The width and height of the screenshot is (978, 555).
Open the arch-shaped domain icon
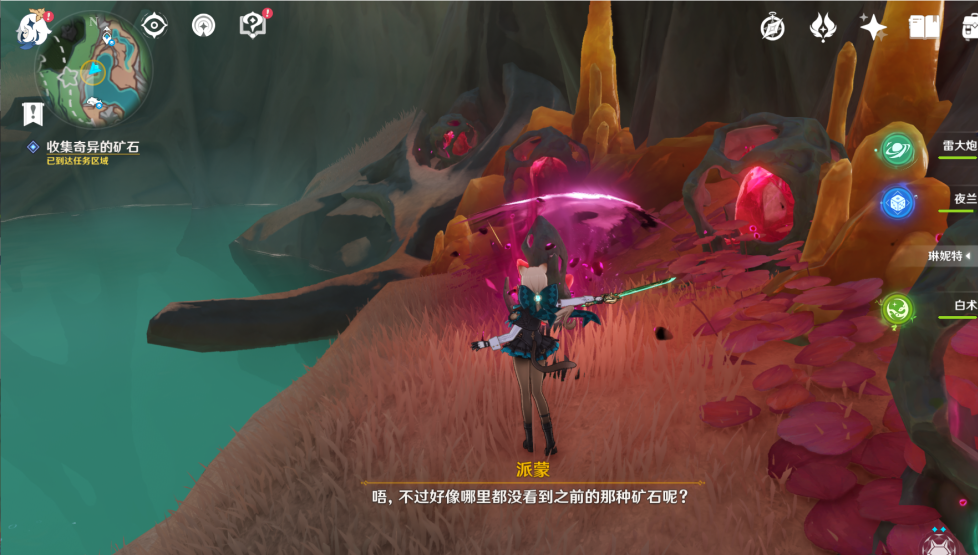[x=203, y=26]
